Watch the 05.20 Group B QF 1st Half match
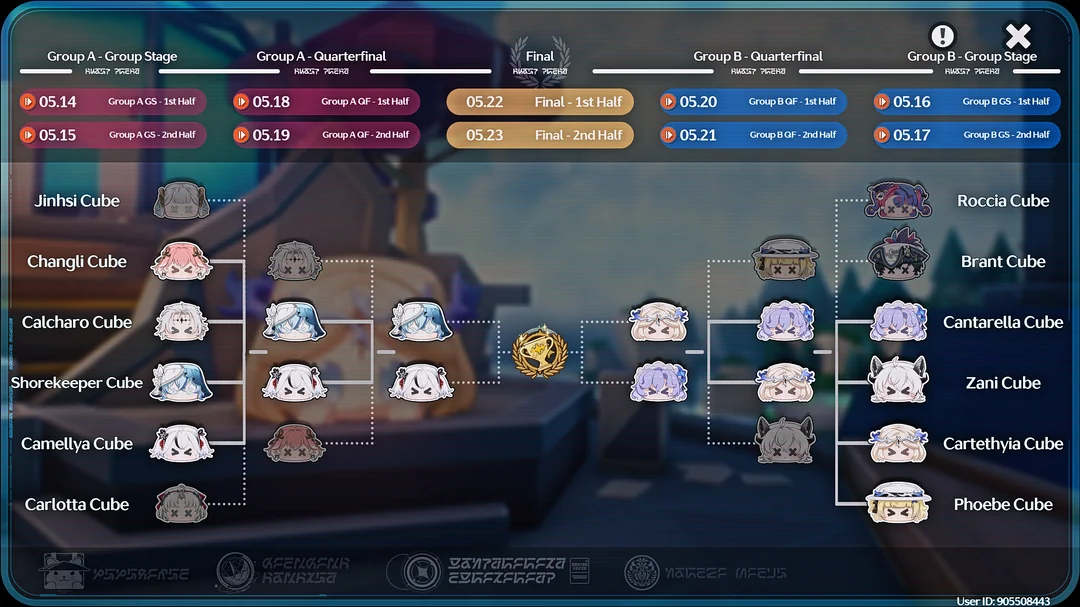 point(753,102)
